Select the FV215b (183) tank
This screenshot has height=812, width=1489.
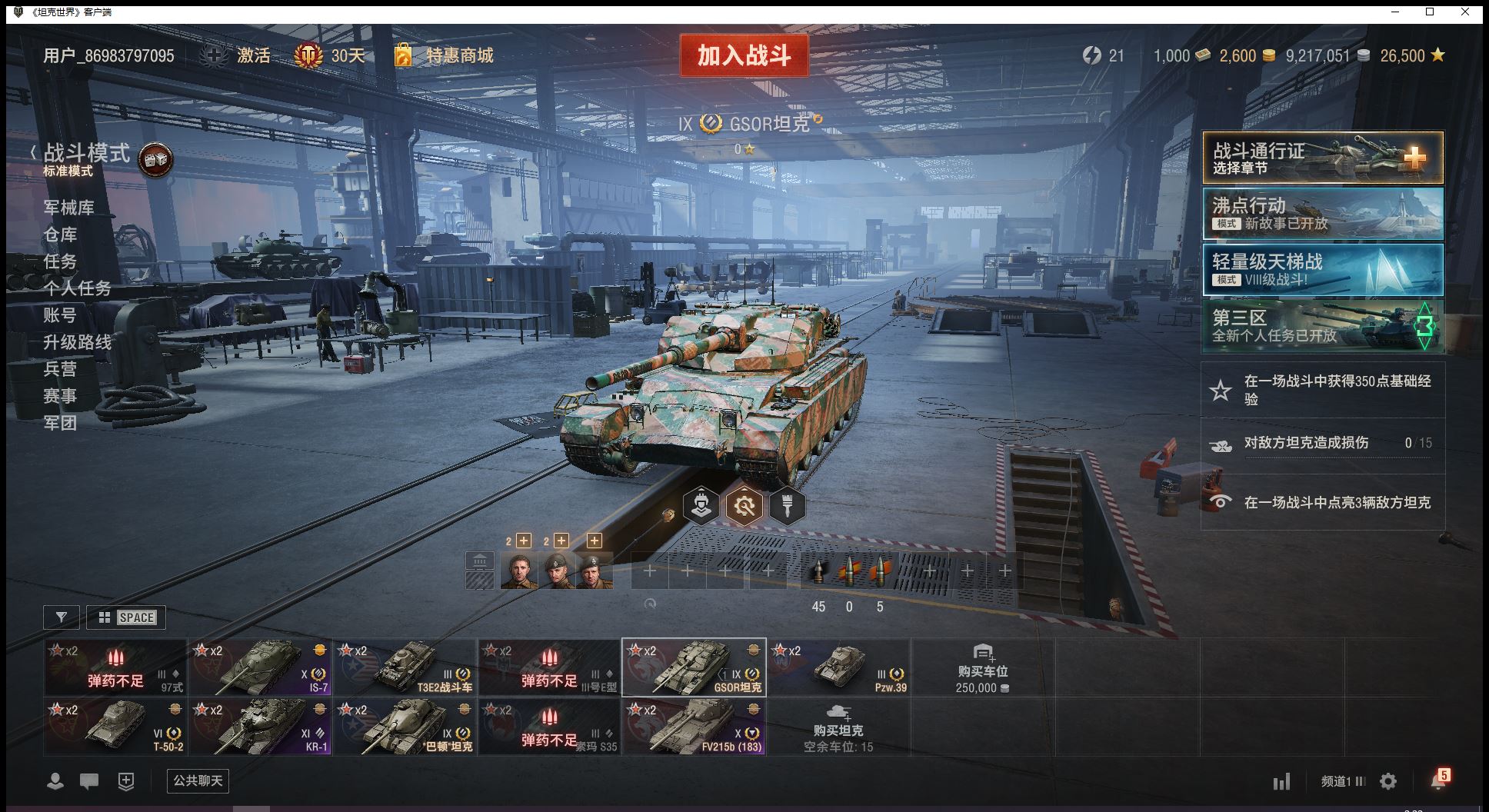click(694, 727)
